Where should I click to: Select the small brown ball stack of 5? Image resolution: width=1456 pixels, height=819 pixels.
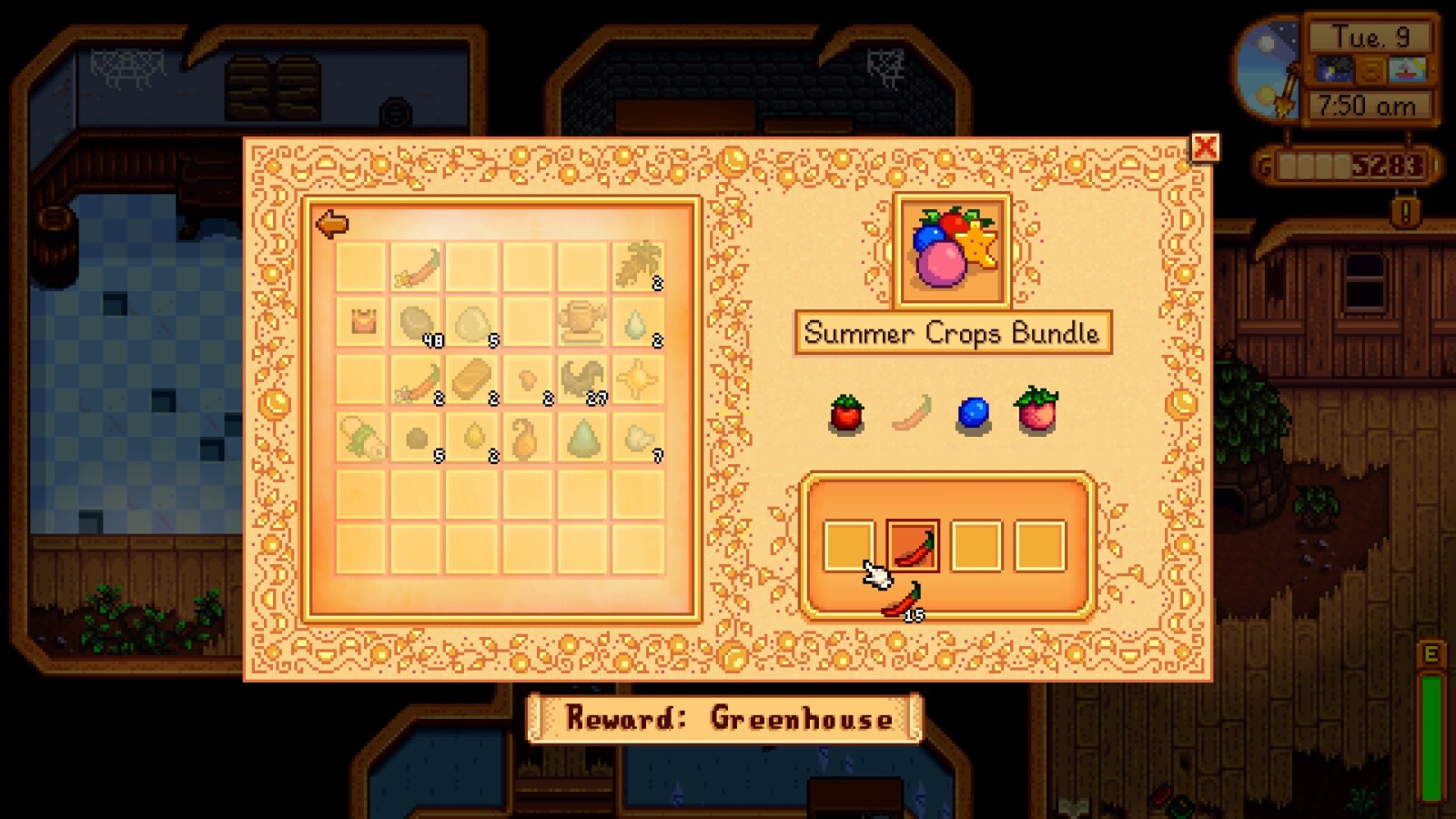417,438
